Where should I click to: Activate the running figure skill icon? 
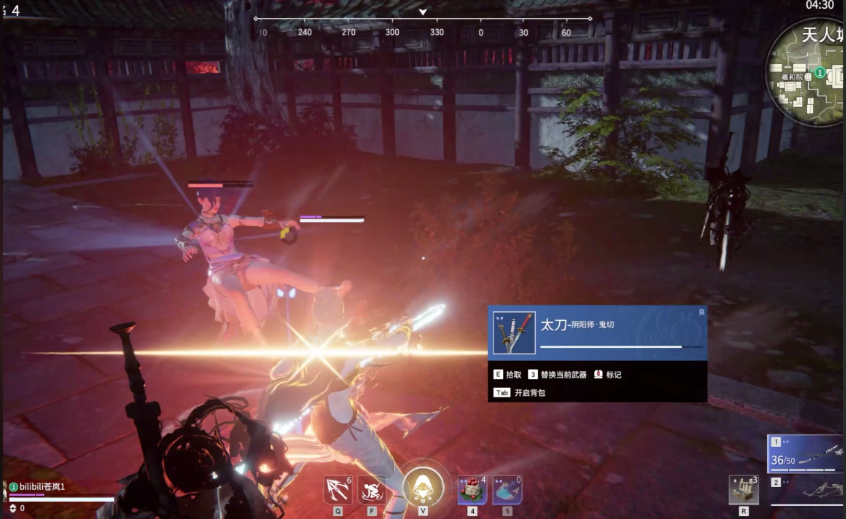click(372, 491)
